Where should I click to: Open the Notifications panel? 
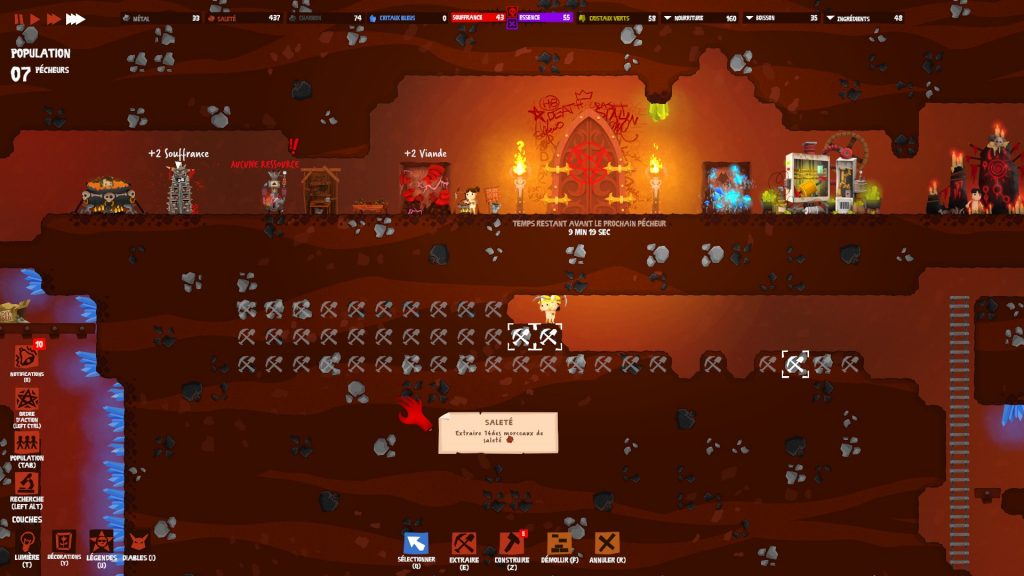(27, 358)
